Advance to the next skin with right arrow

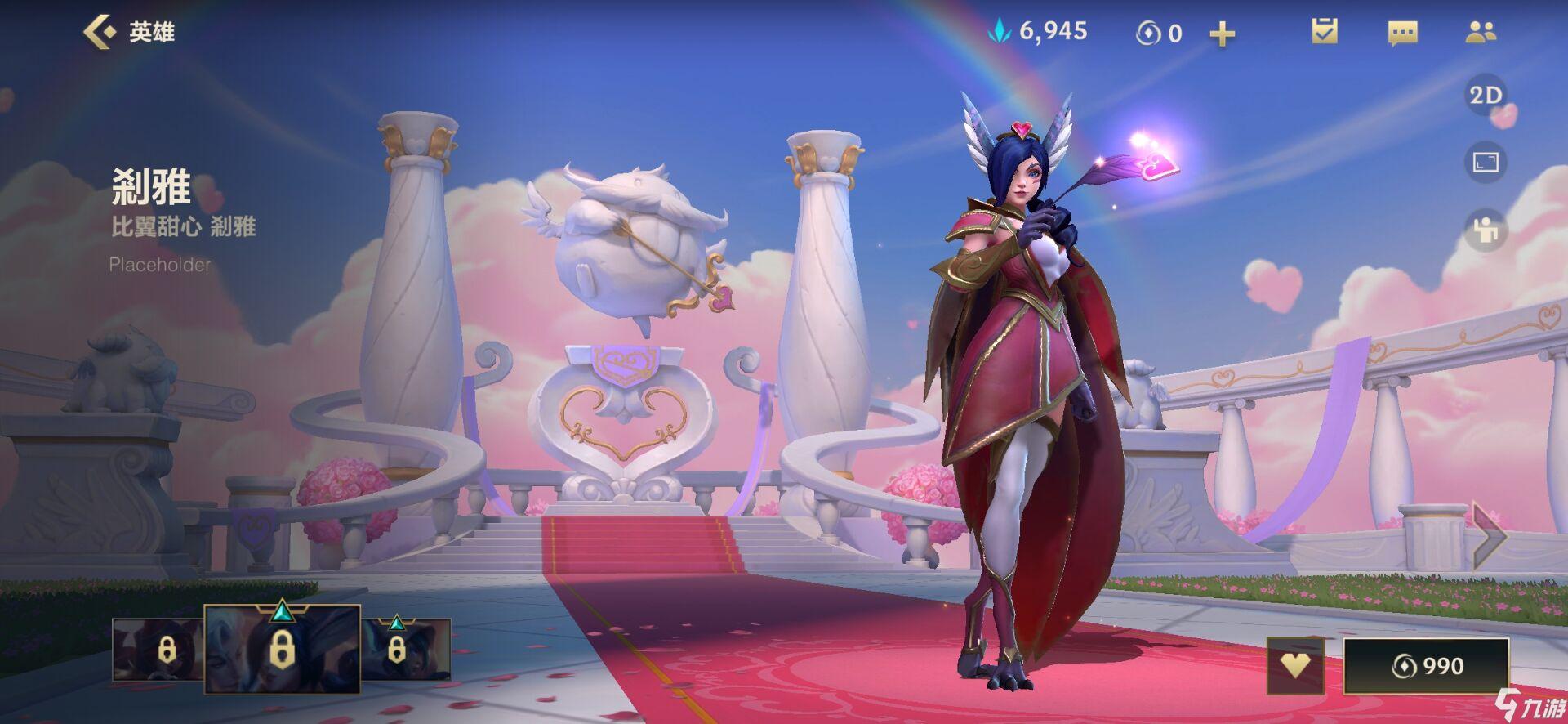[x=1488, y=535]
